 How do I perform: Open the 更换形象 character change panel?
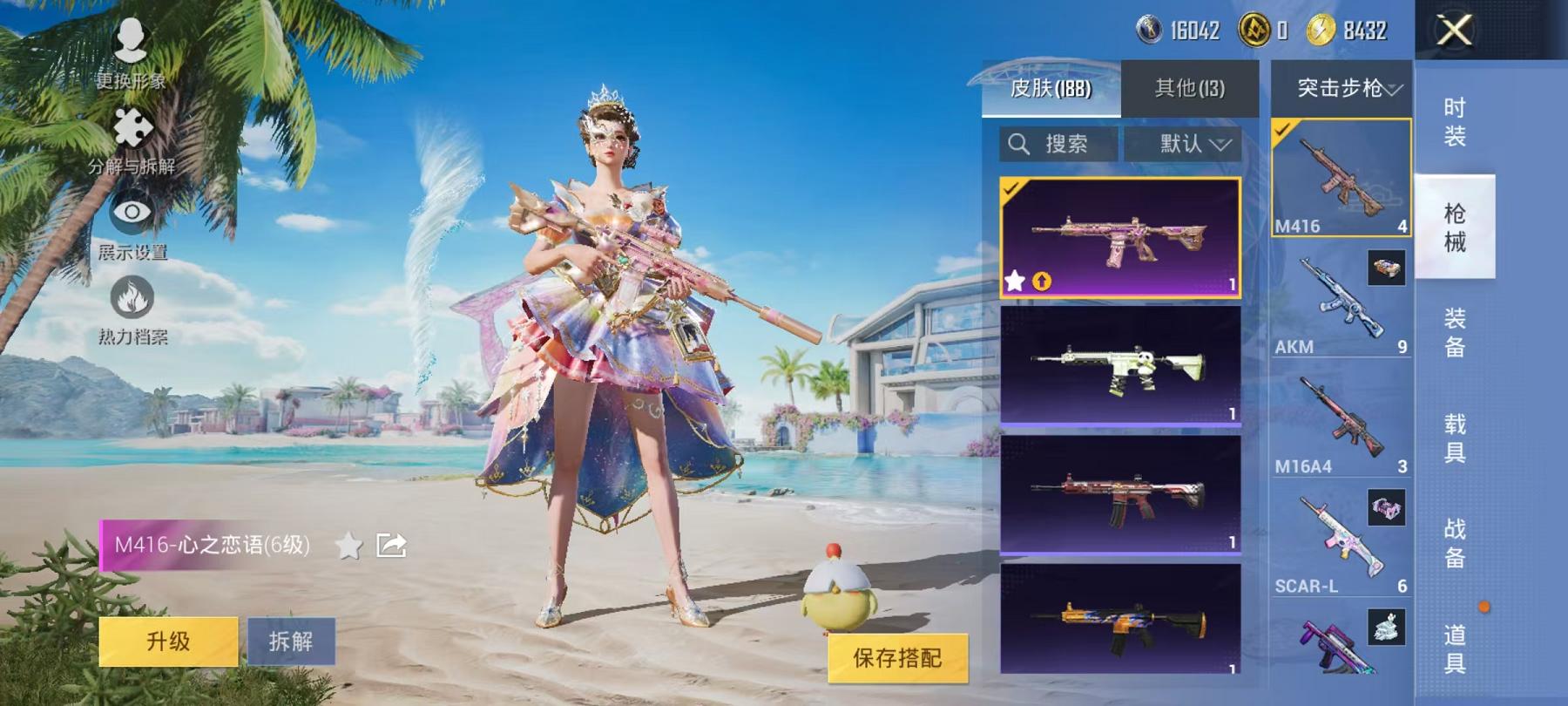(x=129, y=39)
